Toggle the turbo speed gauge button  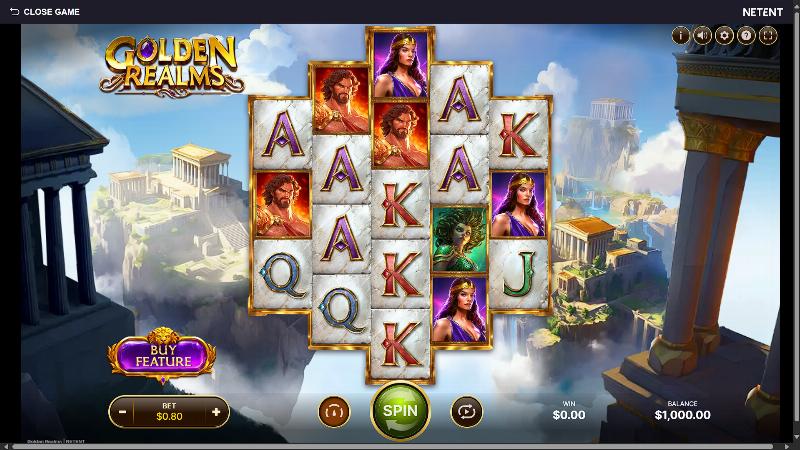pos(334,410)
